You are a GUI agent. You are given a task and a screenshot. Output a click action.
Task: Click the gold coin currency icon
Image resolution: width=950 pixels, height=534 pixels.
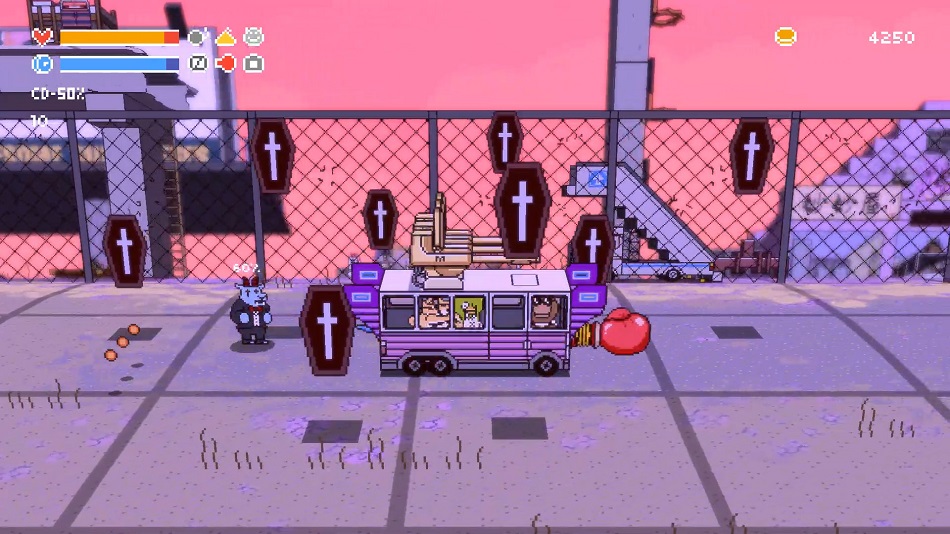pos(785,37)
